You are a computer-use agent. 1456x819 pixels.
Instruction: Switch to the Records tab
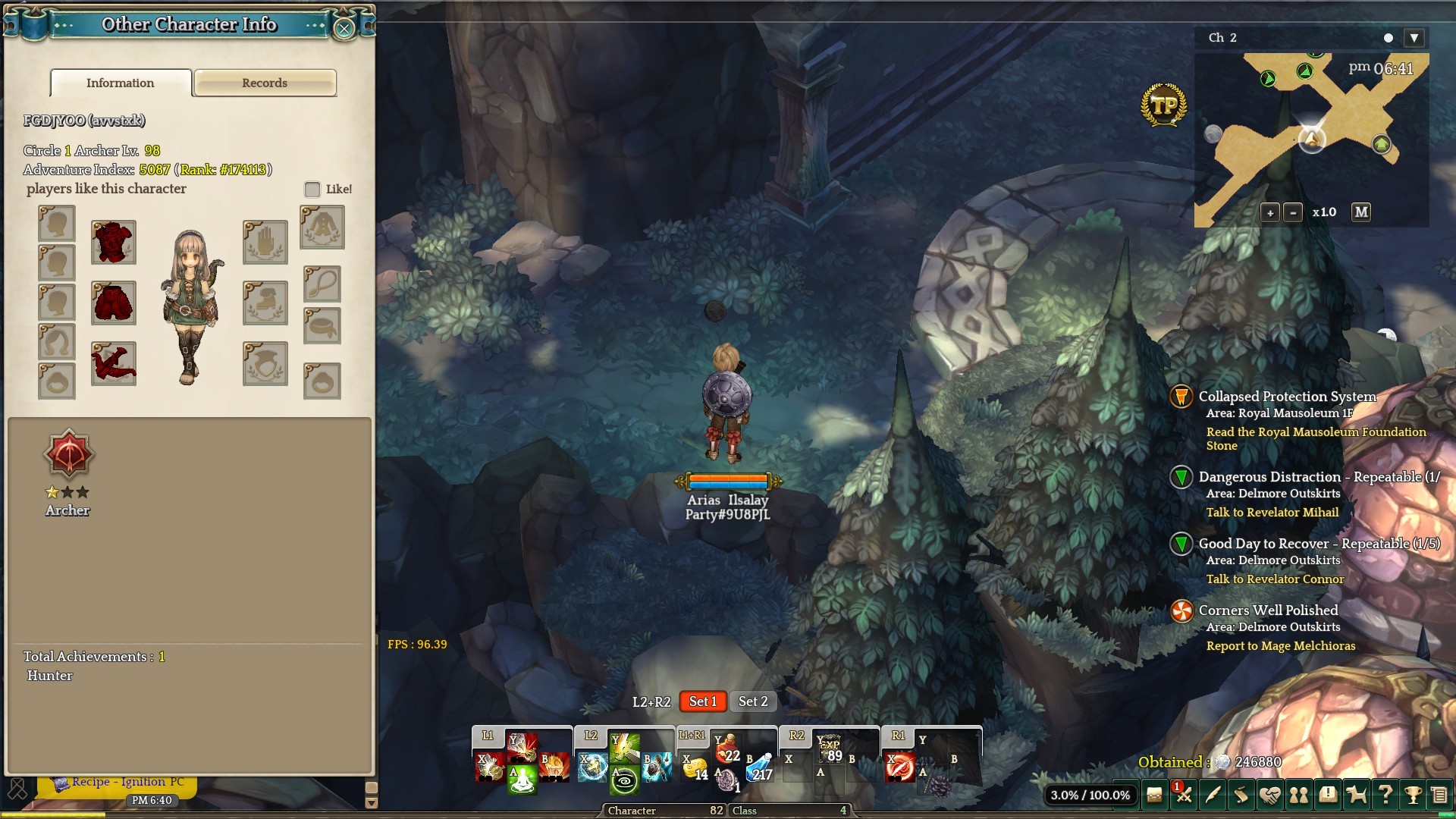(x=265, y=83)
